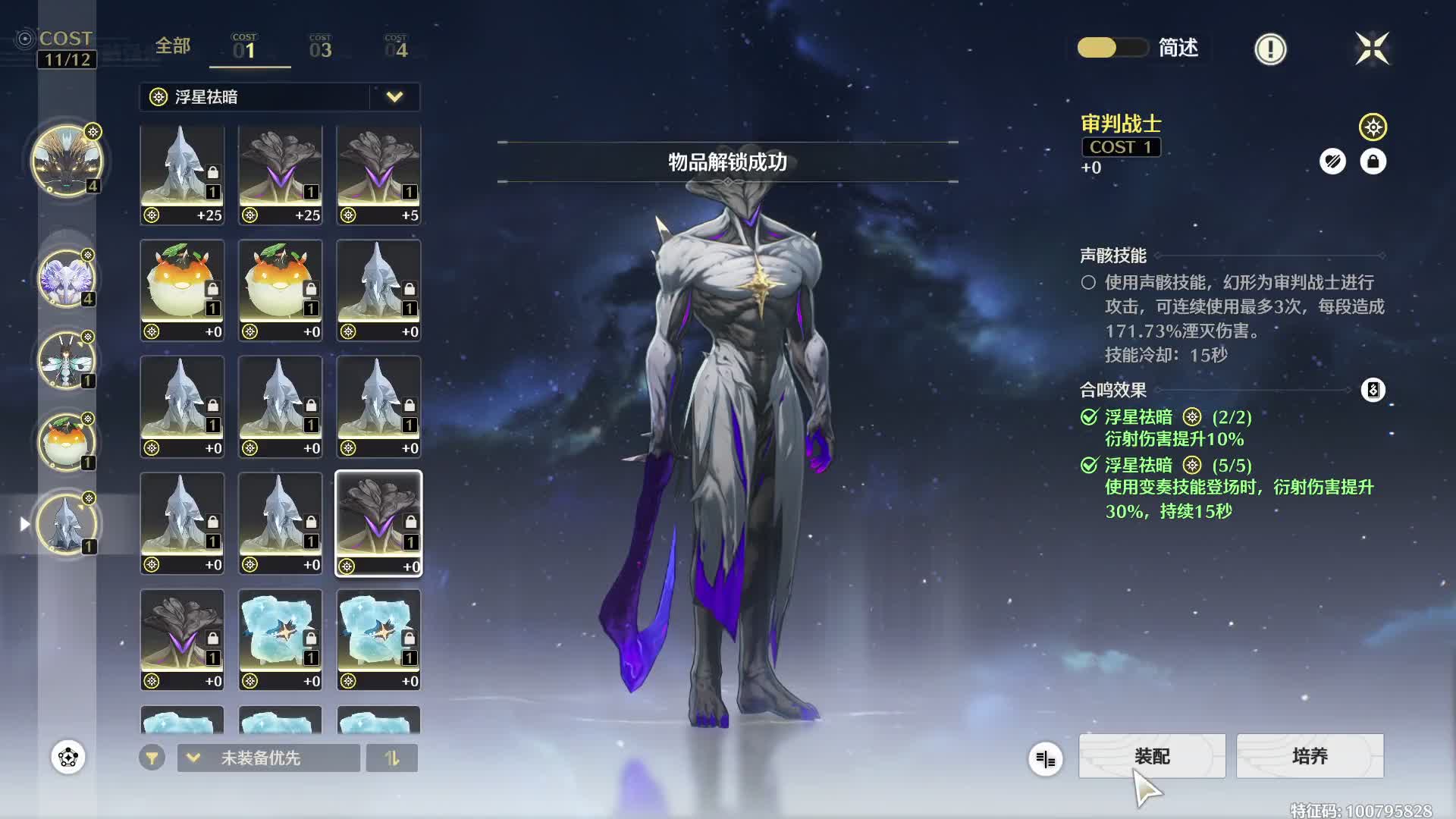Switch to the COST 03 tab
Image resolution: width=1456 pixels, height=819 pixels.
pos(320,48)
